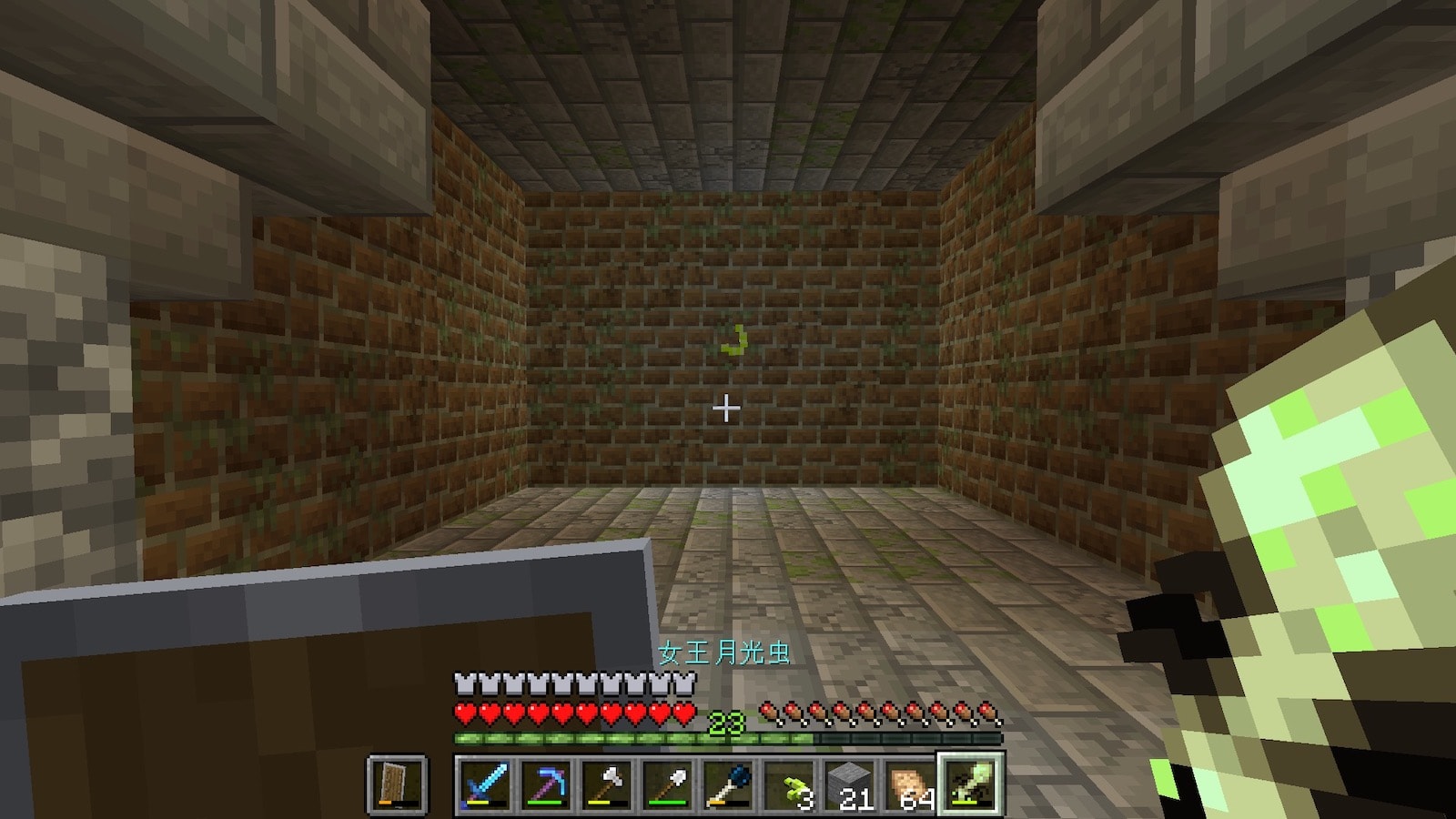Select the enchanted pickaxe hotbar slot
This screenshot has width=1456, height=819.
coord(546,783)
